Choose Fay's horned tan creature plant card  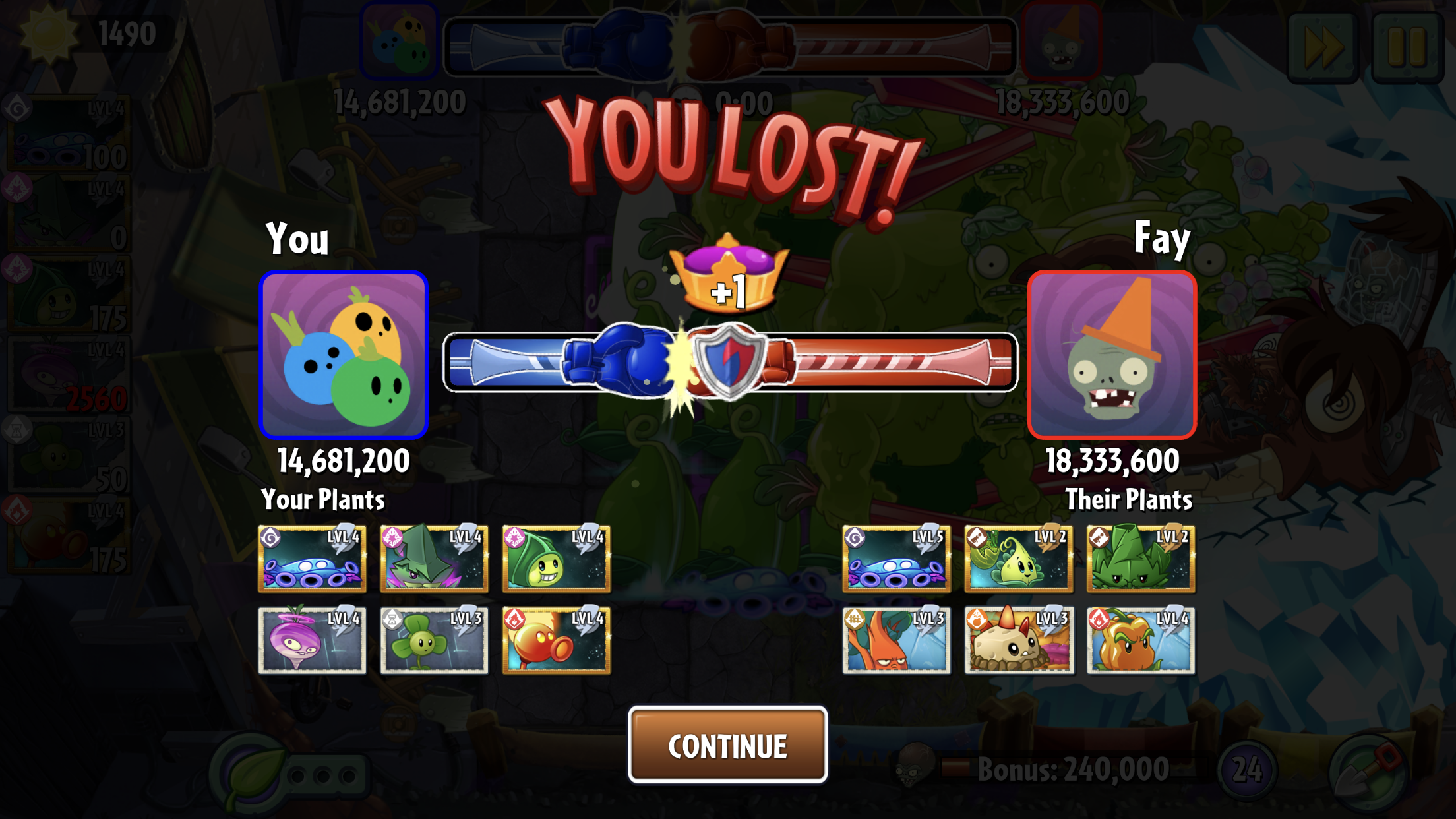point(1019,640)
